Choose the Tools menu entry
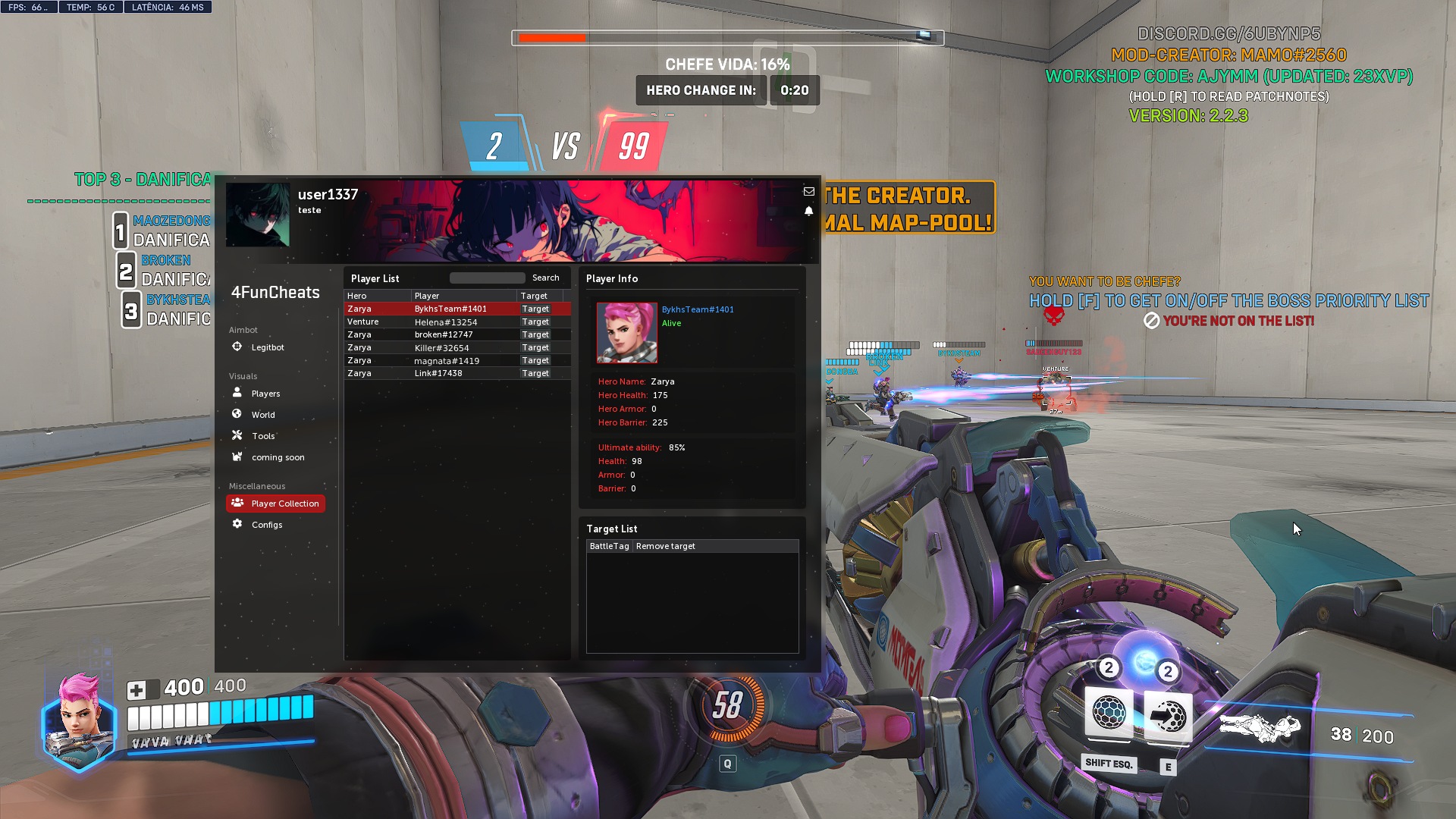Image resolution: width=1456 pixels, height=819 pixels. [x=263, y=436]
